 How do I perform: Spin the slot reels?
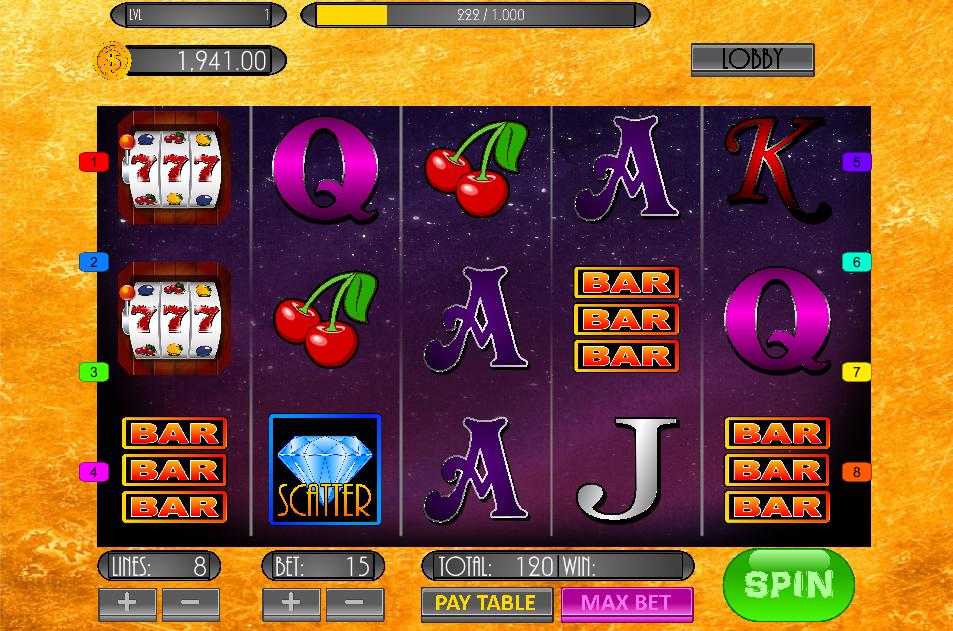pos(788,585)
